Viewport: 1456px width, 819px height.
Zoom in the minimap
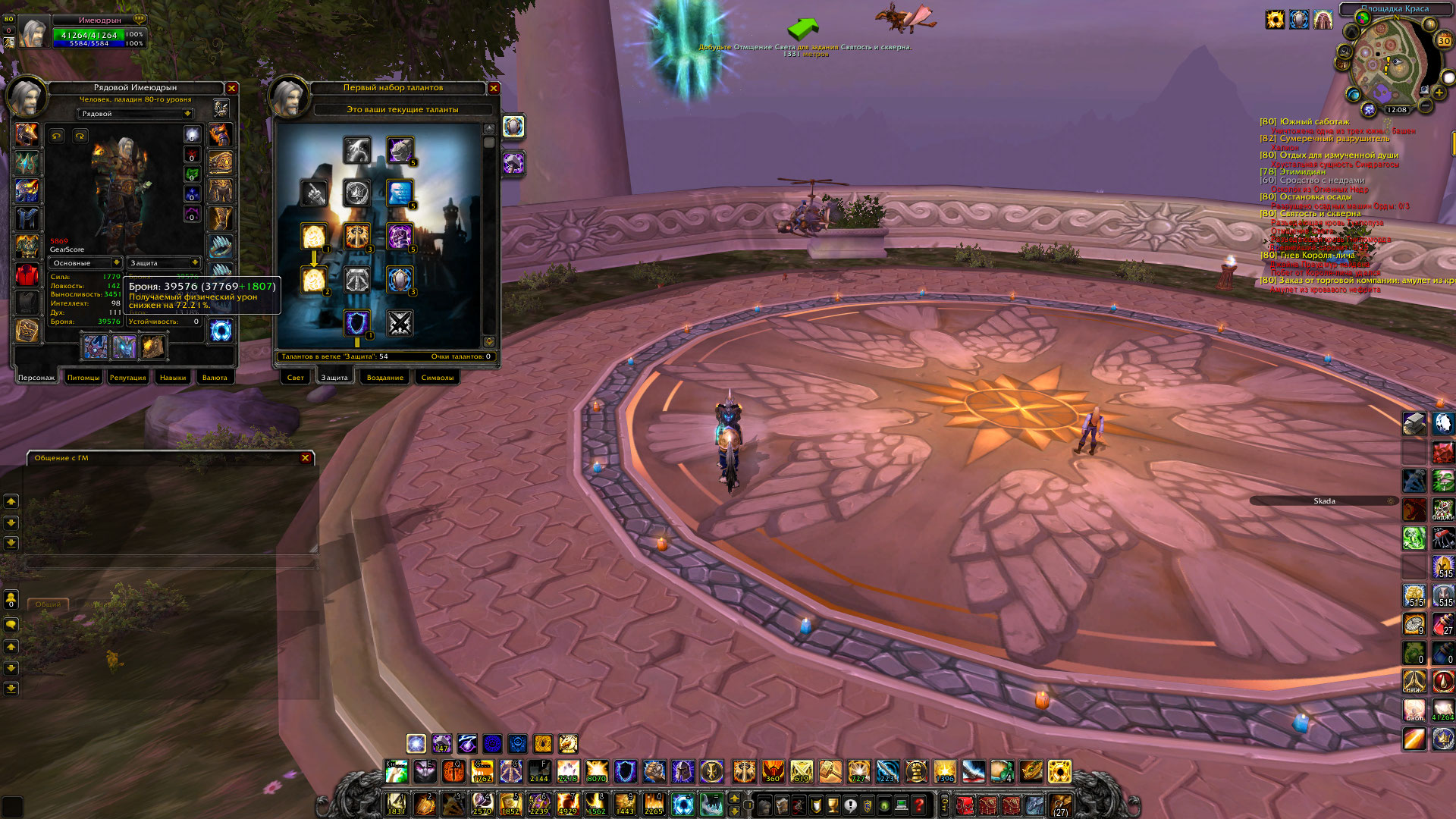[x=1439, y=93]
